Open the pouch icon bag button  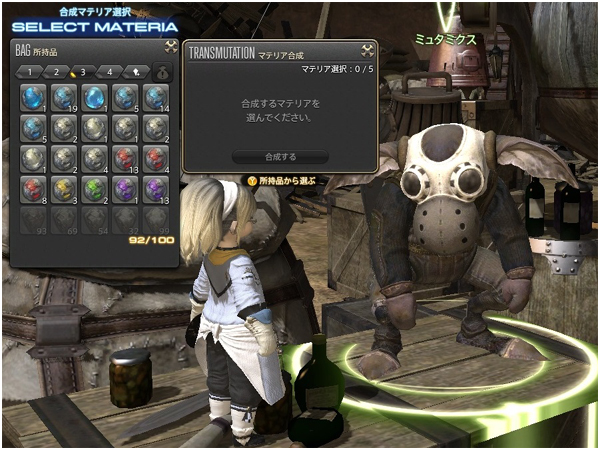click(161, 72)
